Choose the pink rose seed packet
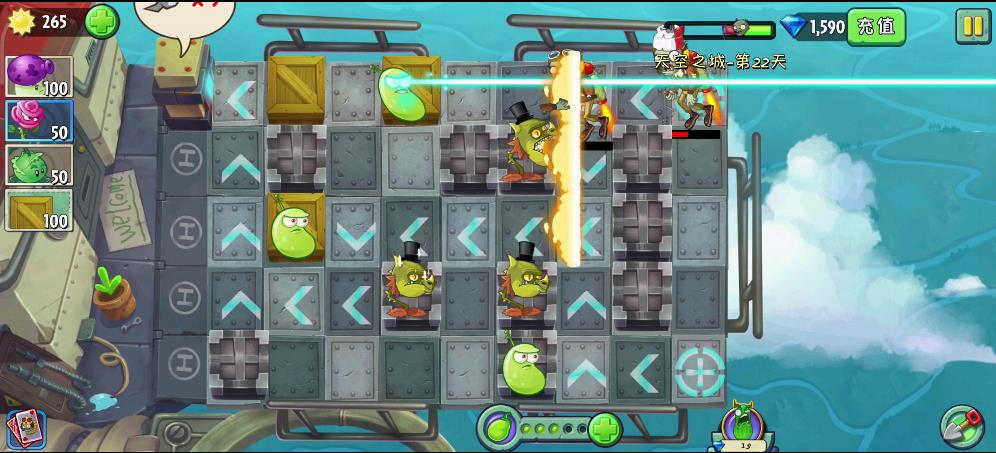Screen dimensions: 996x453 point(39,120)
